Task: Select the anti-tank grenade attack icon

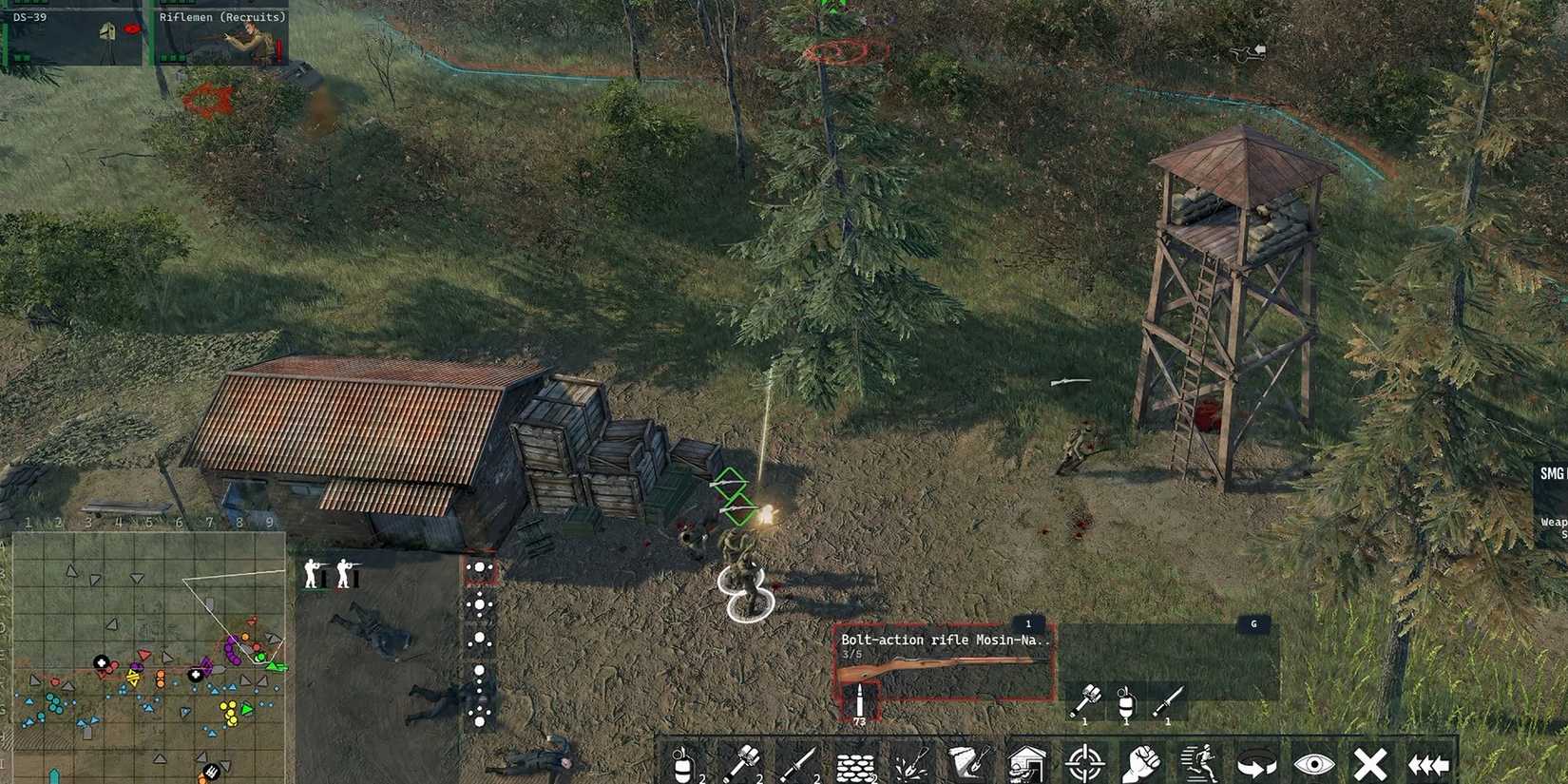Action: pos(745,760)
